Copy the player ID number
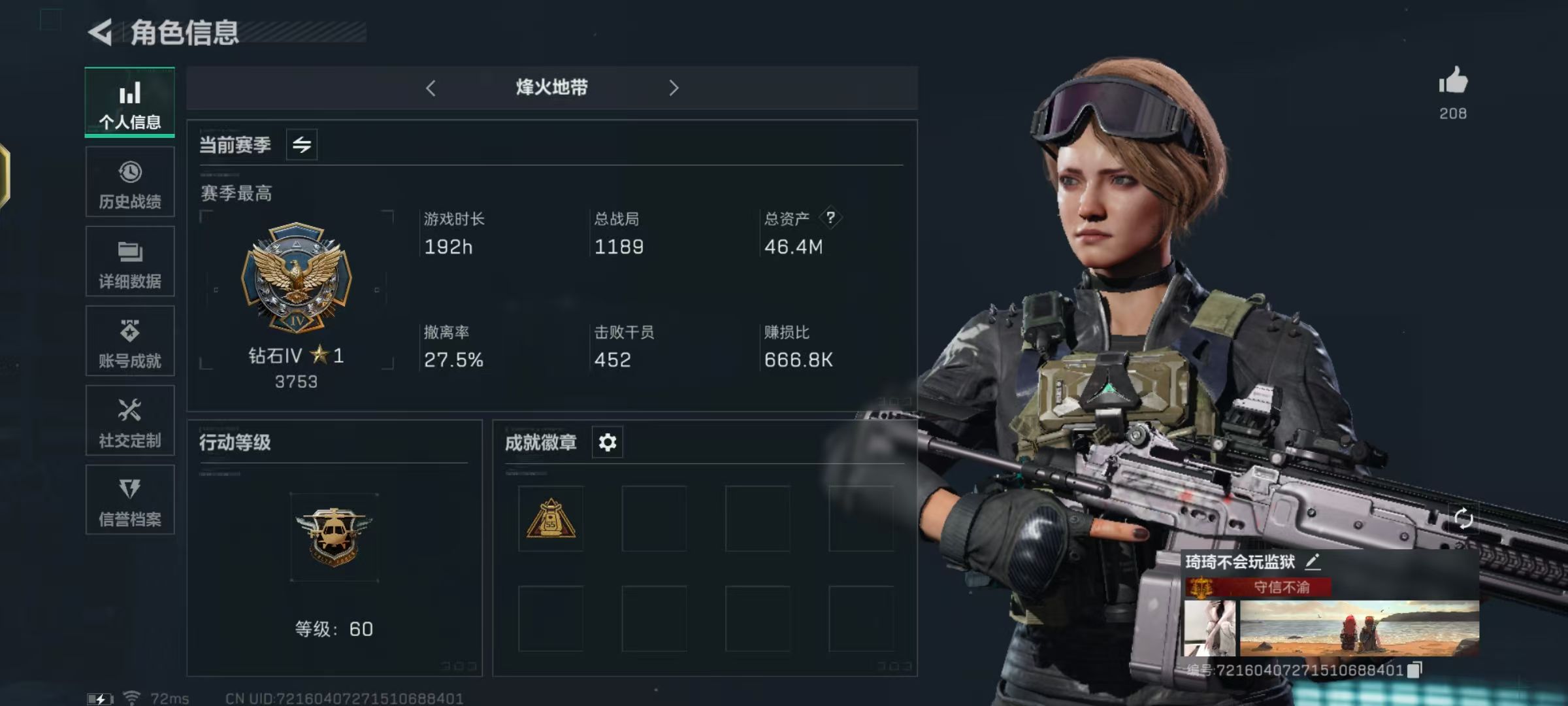The image size is (1568, 706). pos(1415,669)
